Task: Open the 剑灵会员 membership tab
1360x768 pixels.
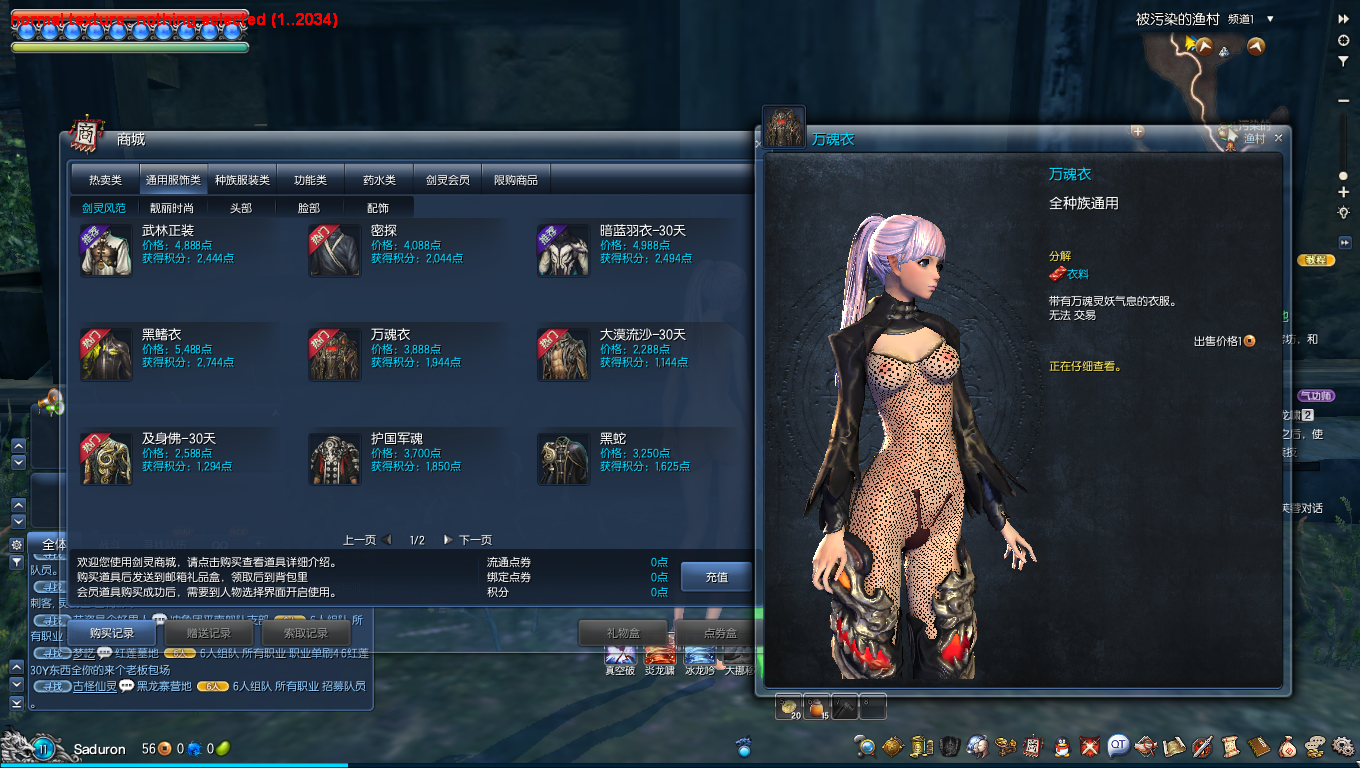Action: [x=447, y=180]
